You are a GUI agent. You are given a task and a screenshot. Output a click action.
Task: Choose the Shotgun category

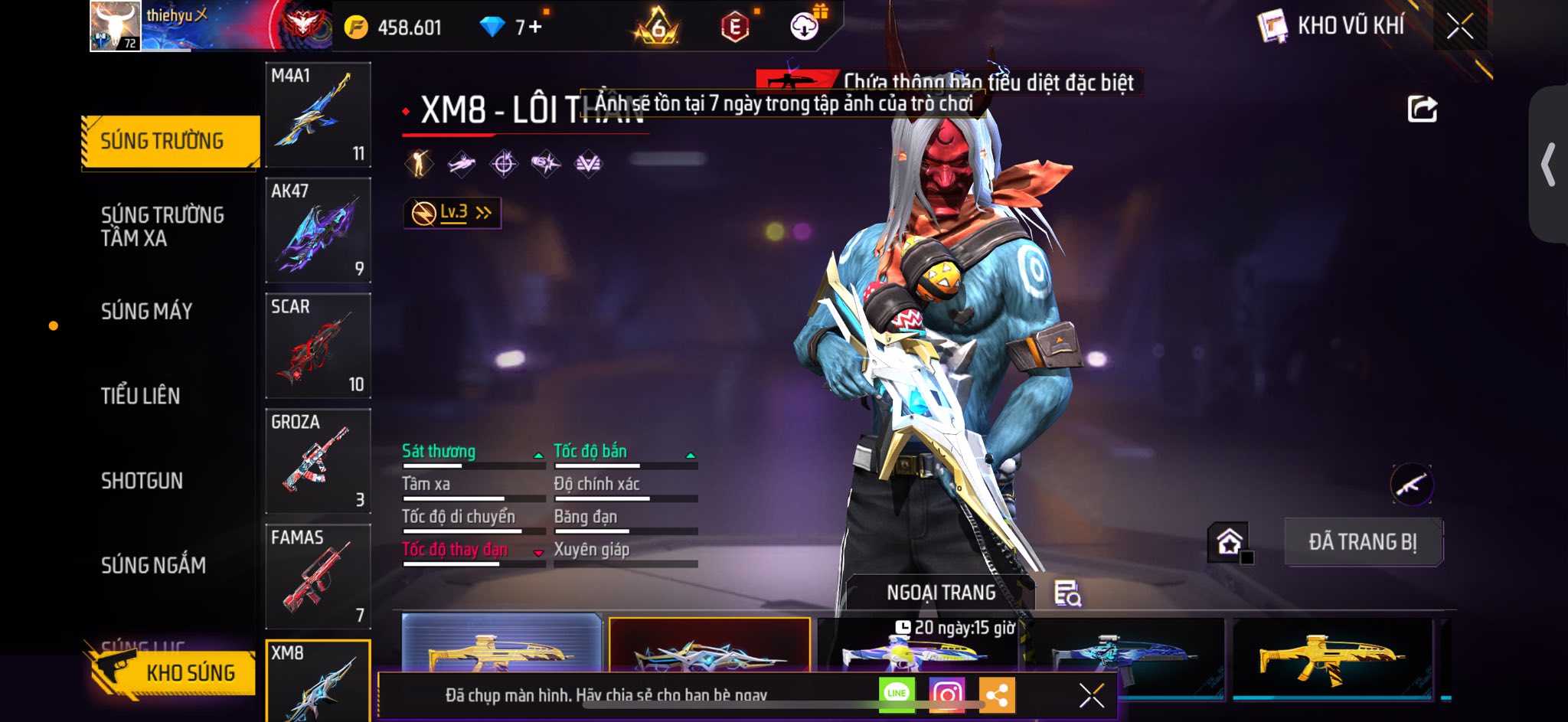142,481
